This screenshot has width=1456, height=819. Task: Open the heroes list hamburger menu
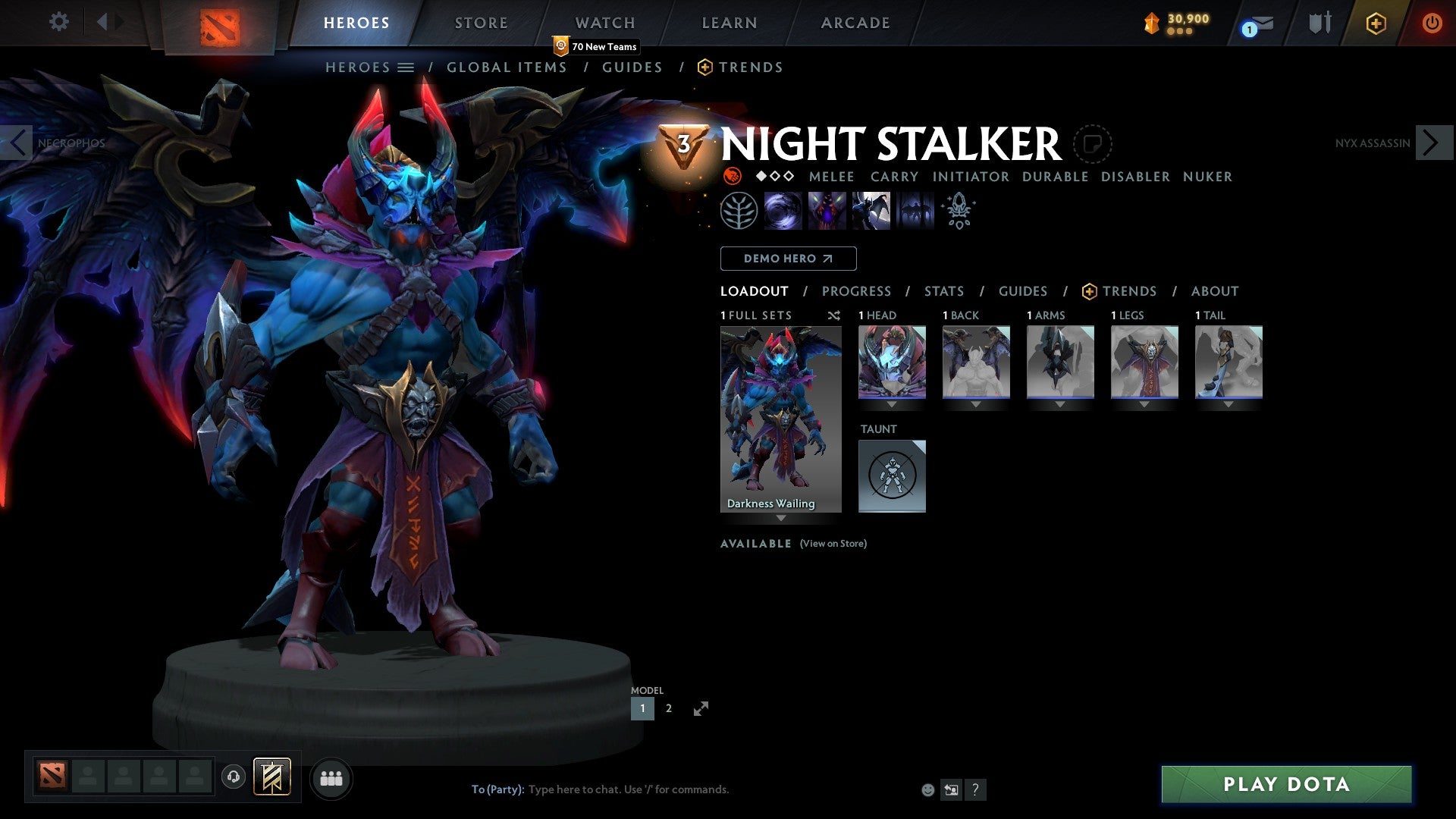pos(406,67)
